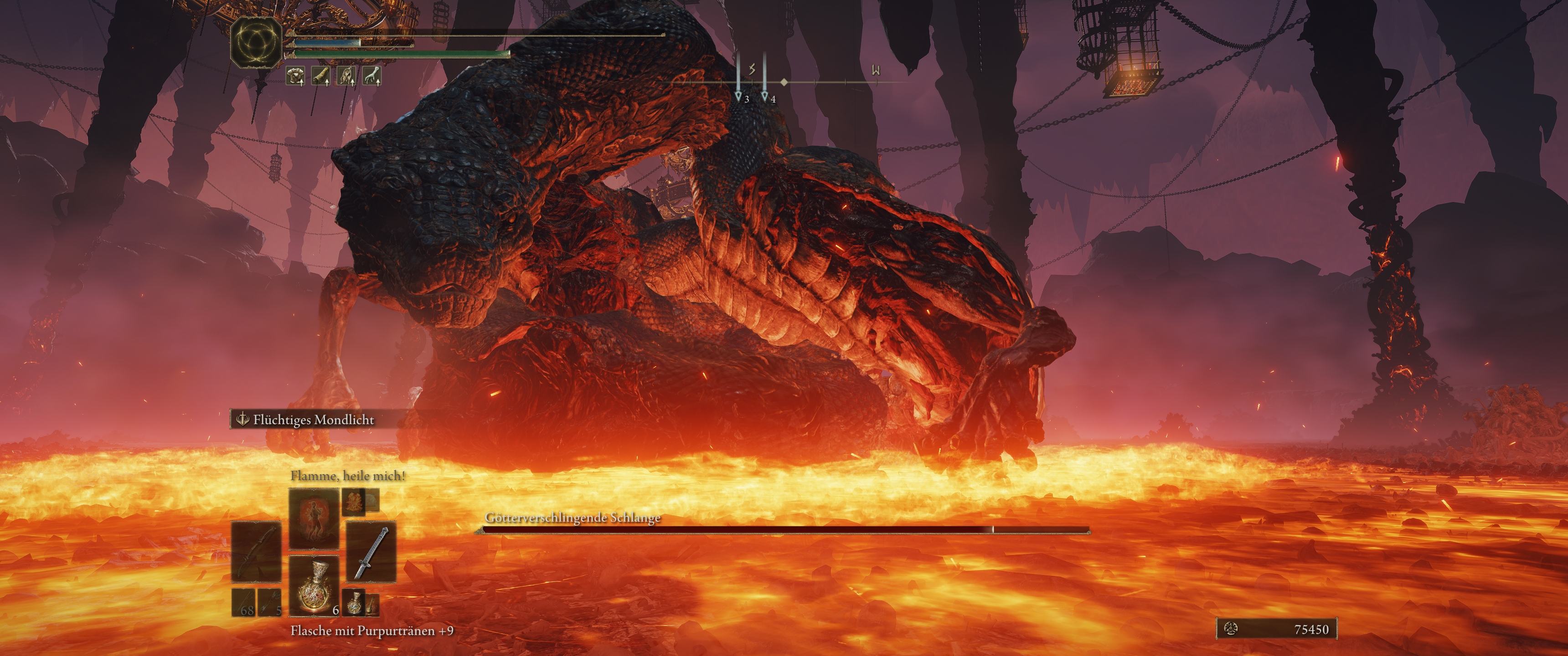
Task: Select the bow left-hand weapon slot
Action: point(256,552)
